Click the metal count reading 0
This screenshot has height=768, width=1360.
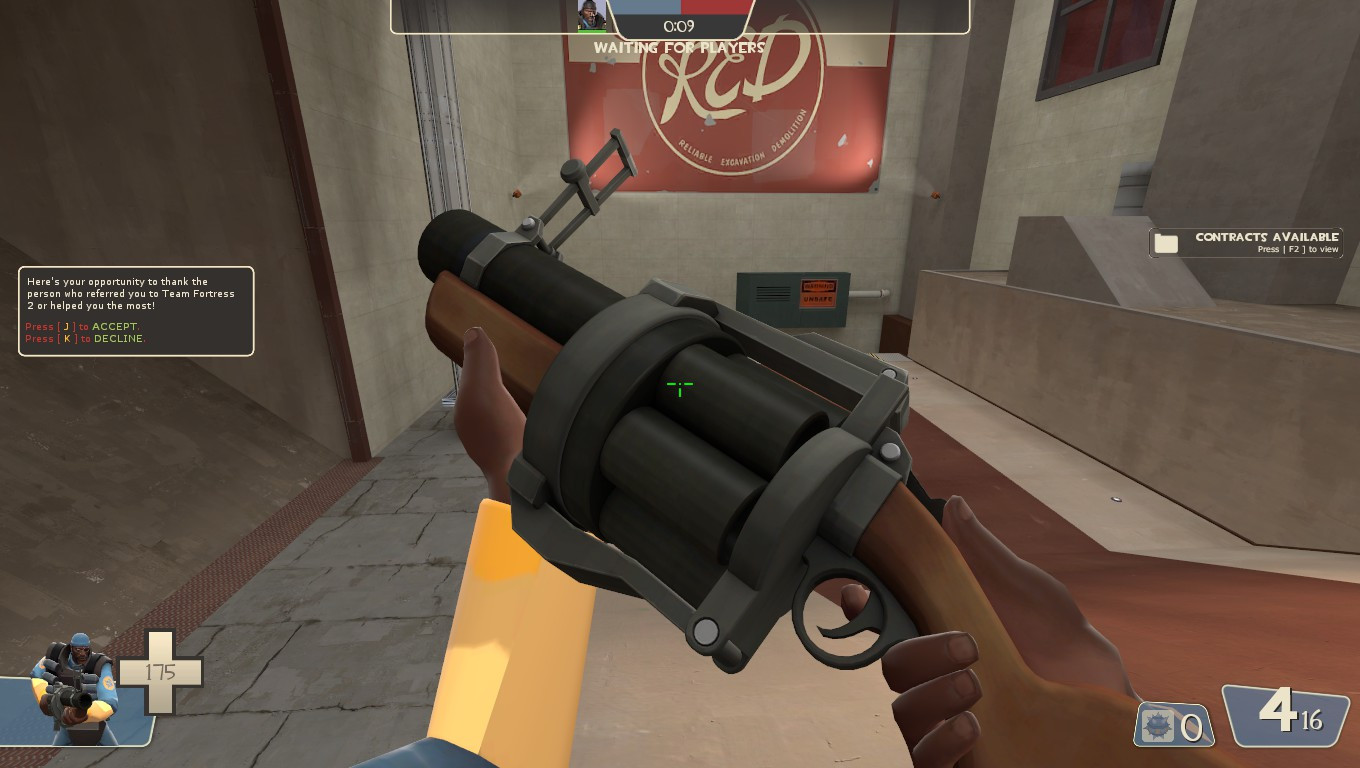pyautogui.click(x=1196, y=727)
